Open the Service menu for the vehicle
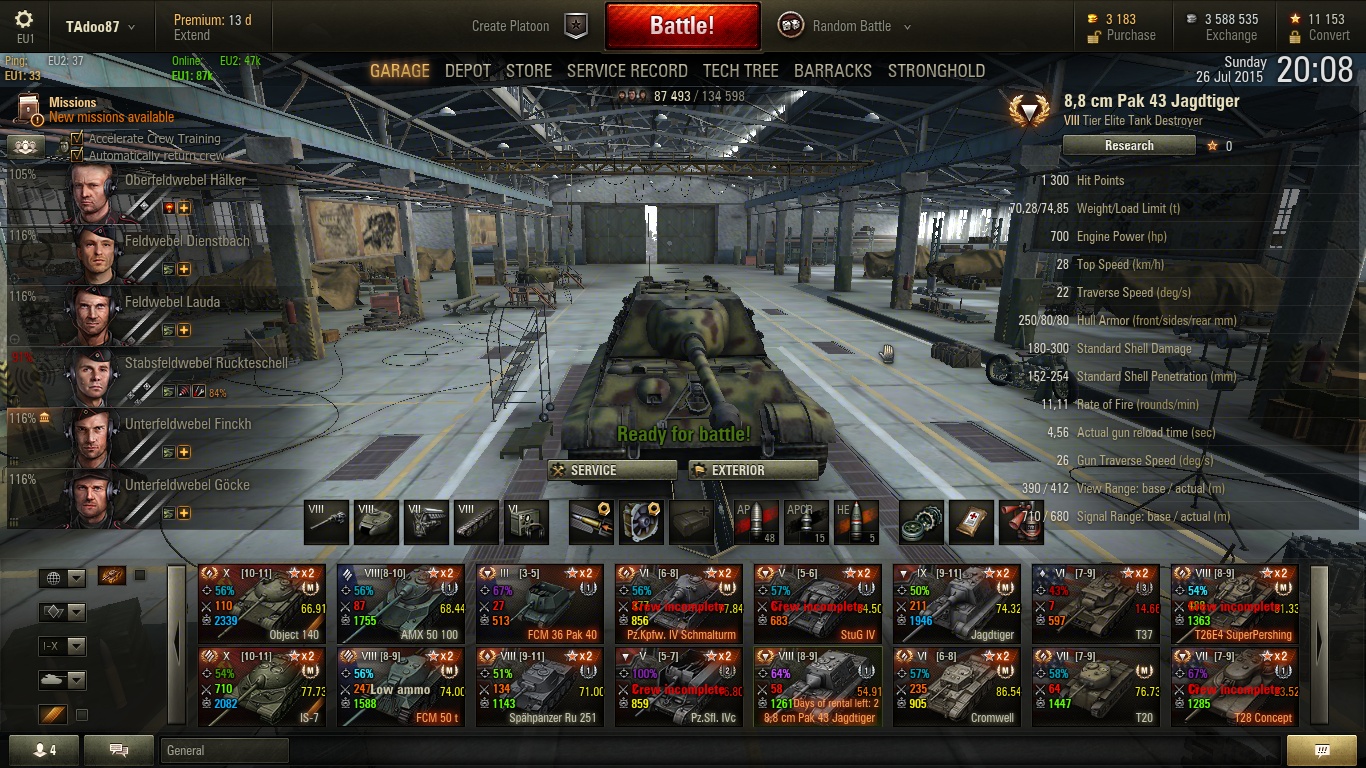1366x768 pixels. [612, 470]
